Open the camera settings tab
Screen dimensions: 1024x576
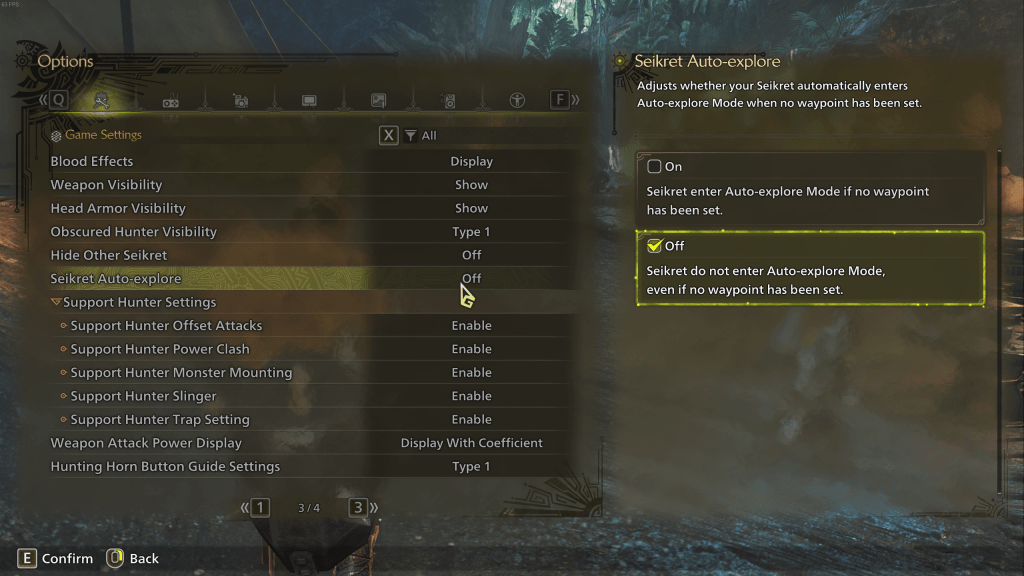[x=240, y=100]
